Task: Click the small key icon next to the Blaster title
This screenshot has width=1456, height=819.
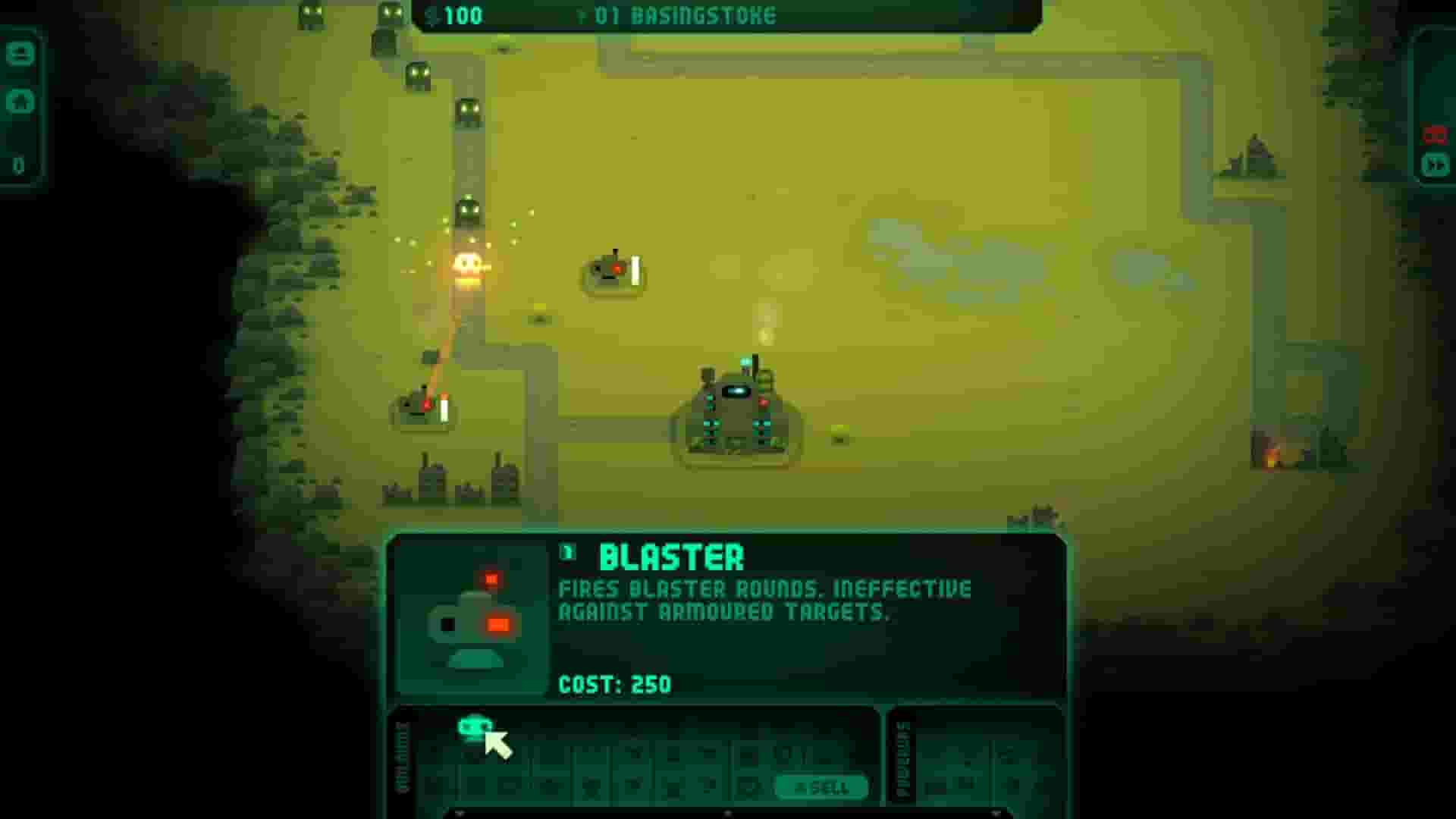Action: 569,552
